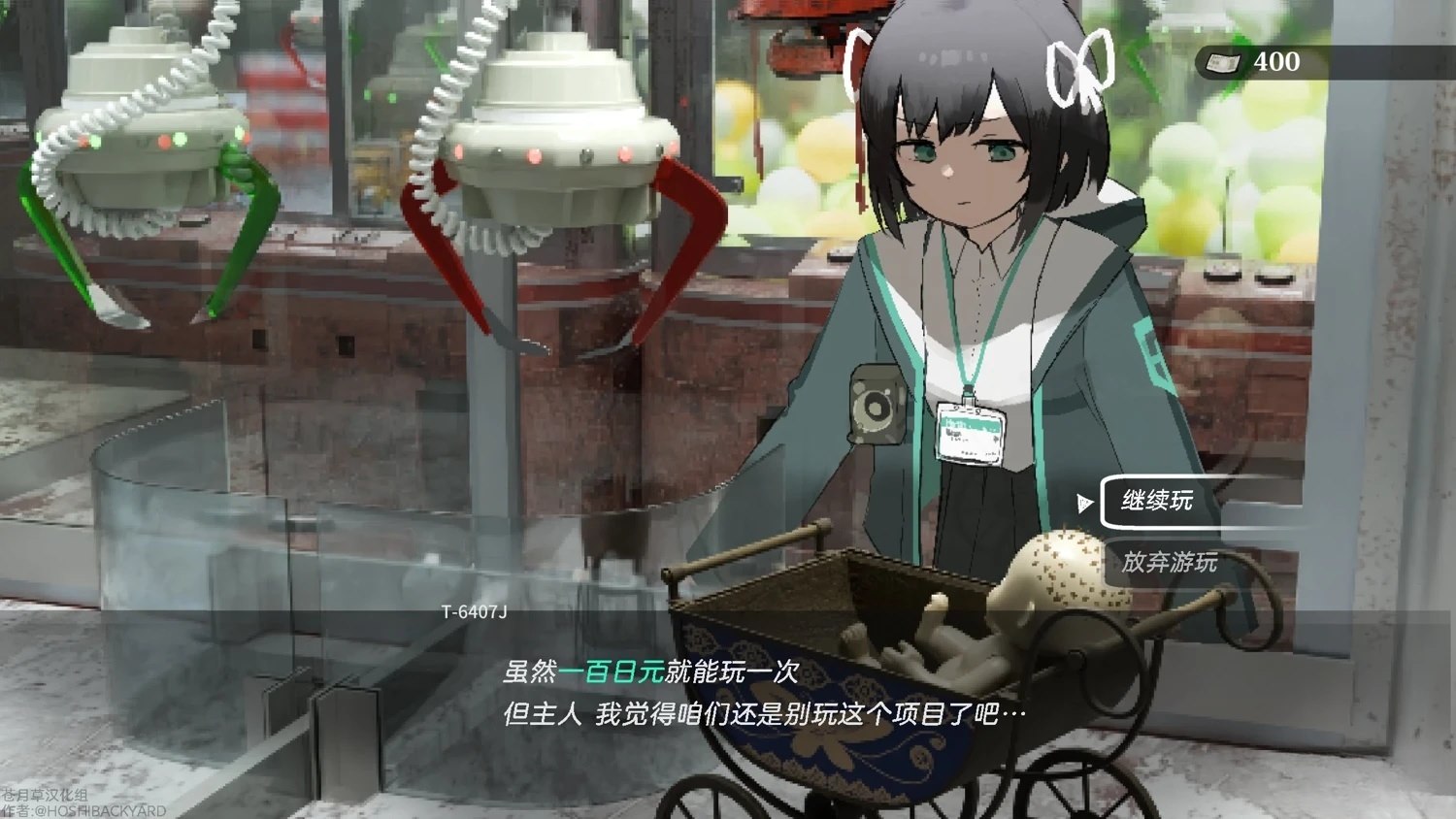The height and width of the screenshot is (819, 1456).
Task: Click the white selection arrow beside 继续玩
Action: click(x=1084, y=505)
